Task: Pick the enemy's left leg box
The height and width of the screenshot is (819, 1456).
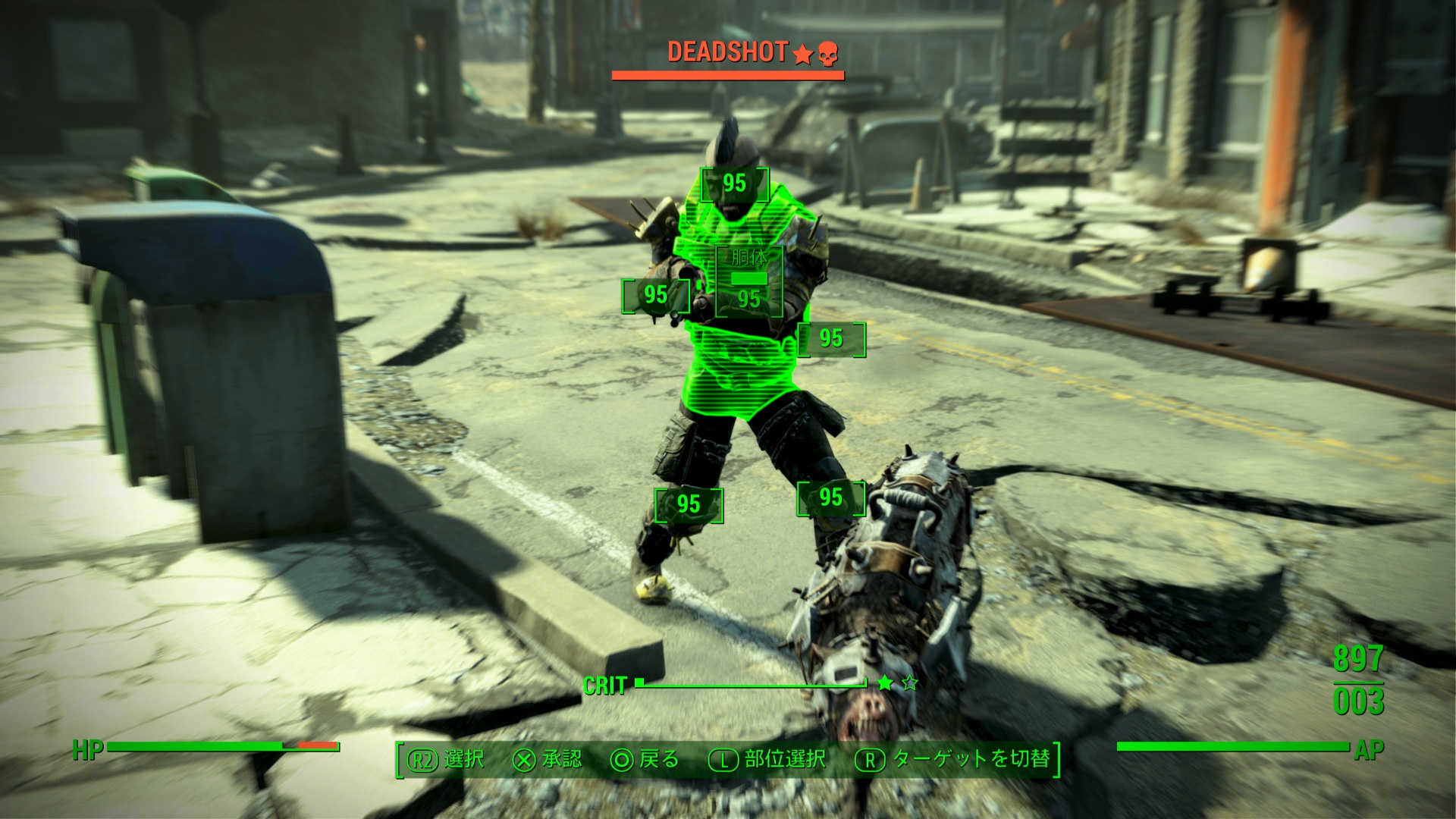Action: point(831,498)
